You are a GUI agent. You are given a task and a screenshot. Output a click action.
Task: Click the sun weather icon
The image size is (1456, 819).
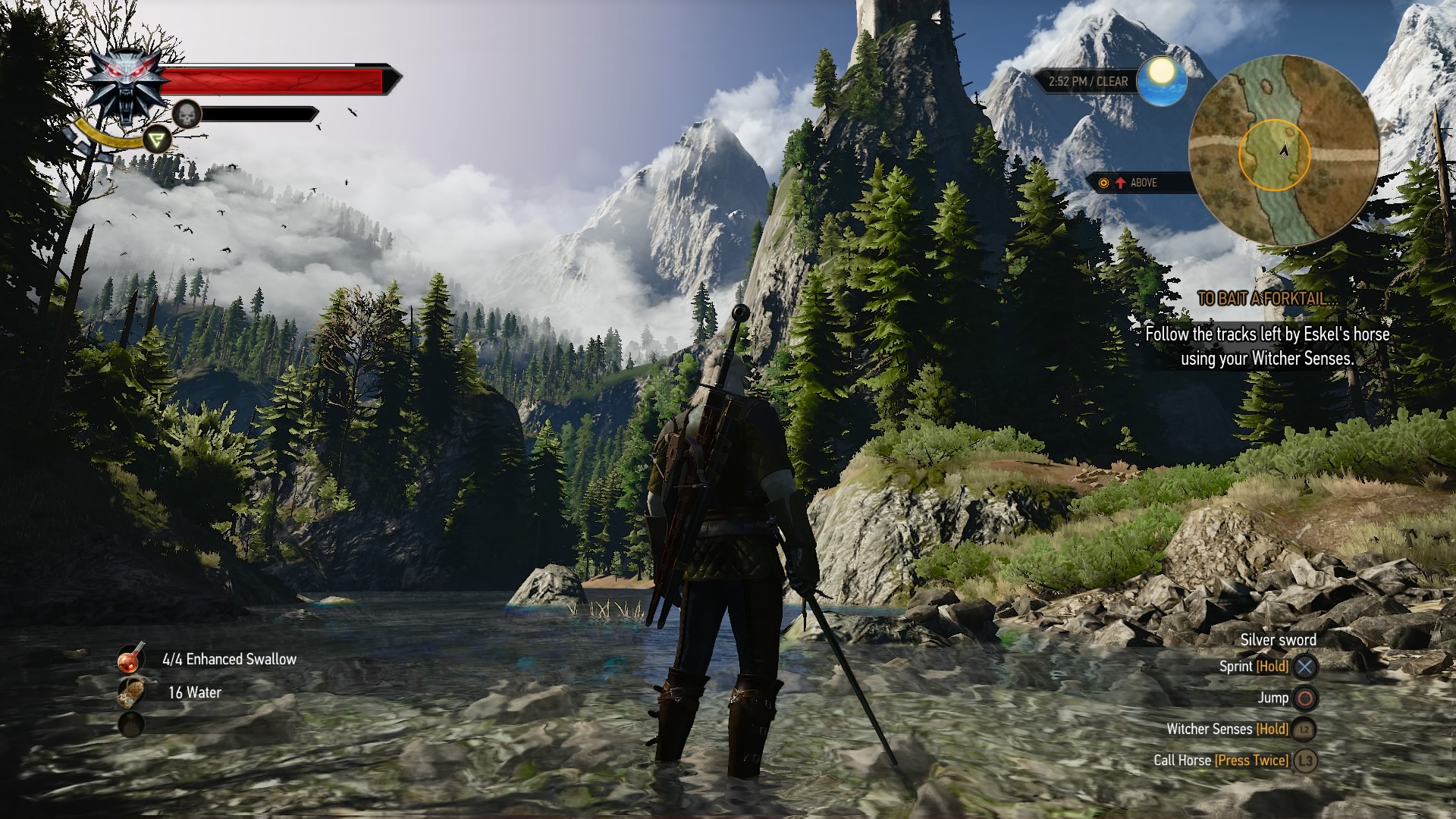pyautogui.click(x=1161, y=80)
